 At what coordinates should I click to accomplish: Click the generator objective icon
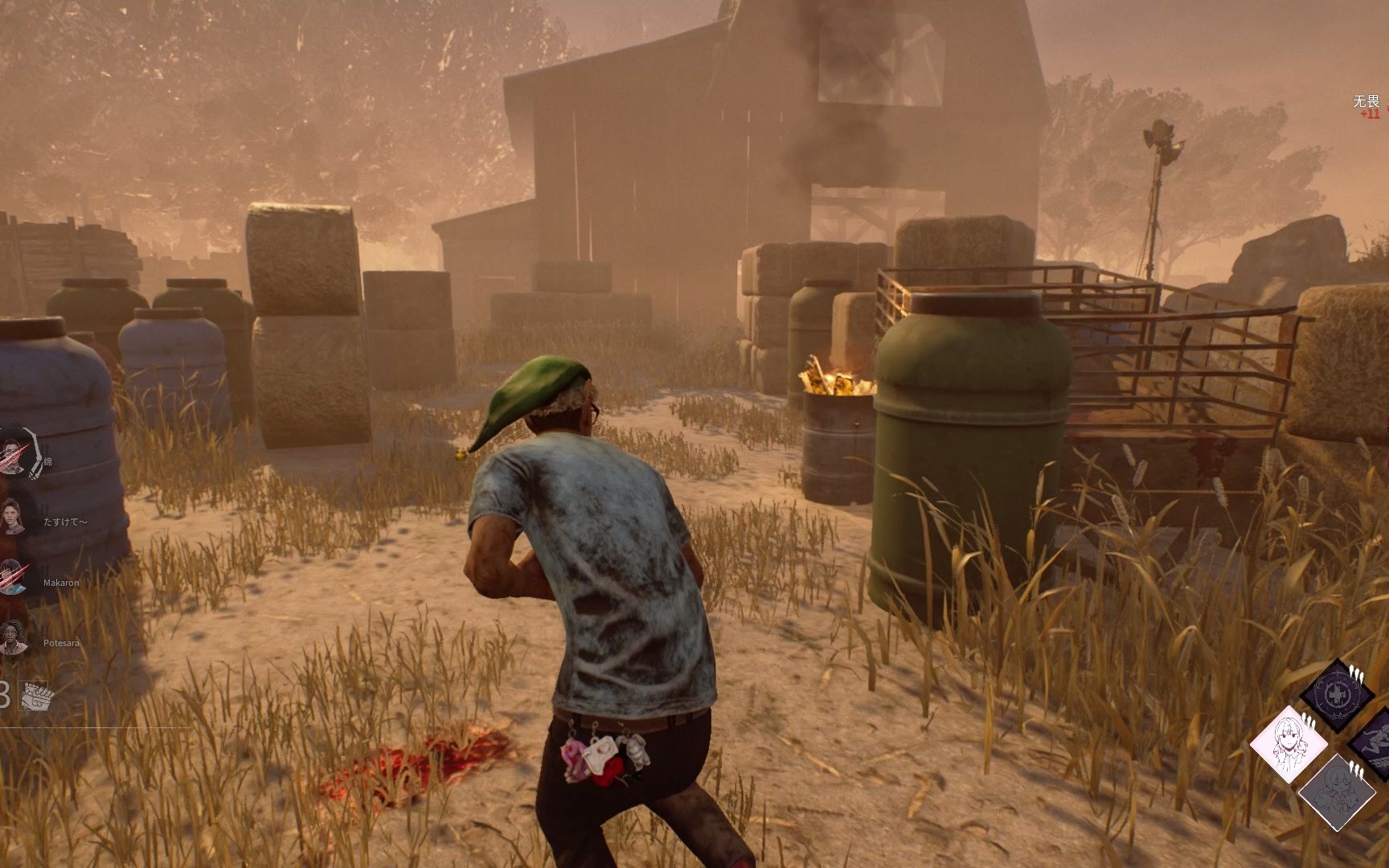pos(35,695)
